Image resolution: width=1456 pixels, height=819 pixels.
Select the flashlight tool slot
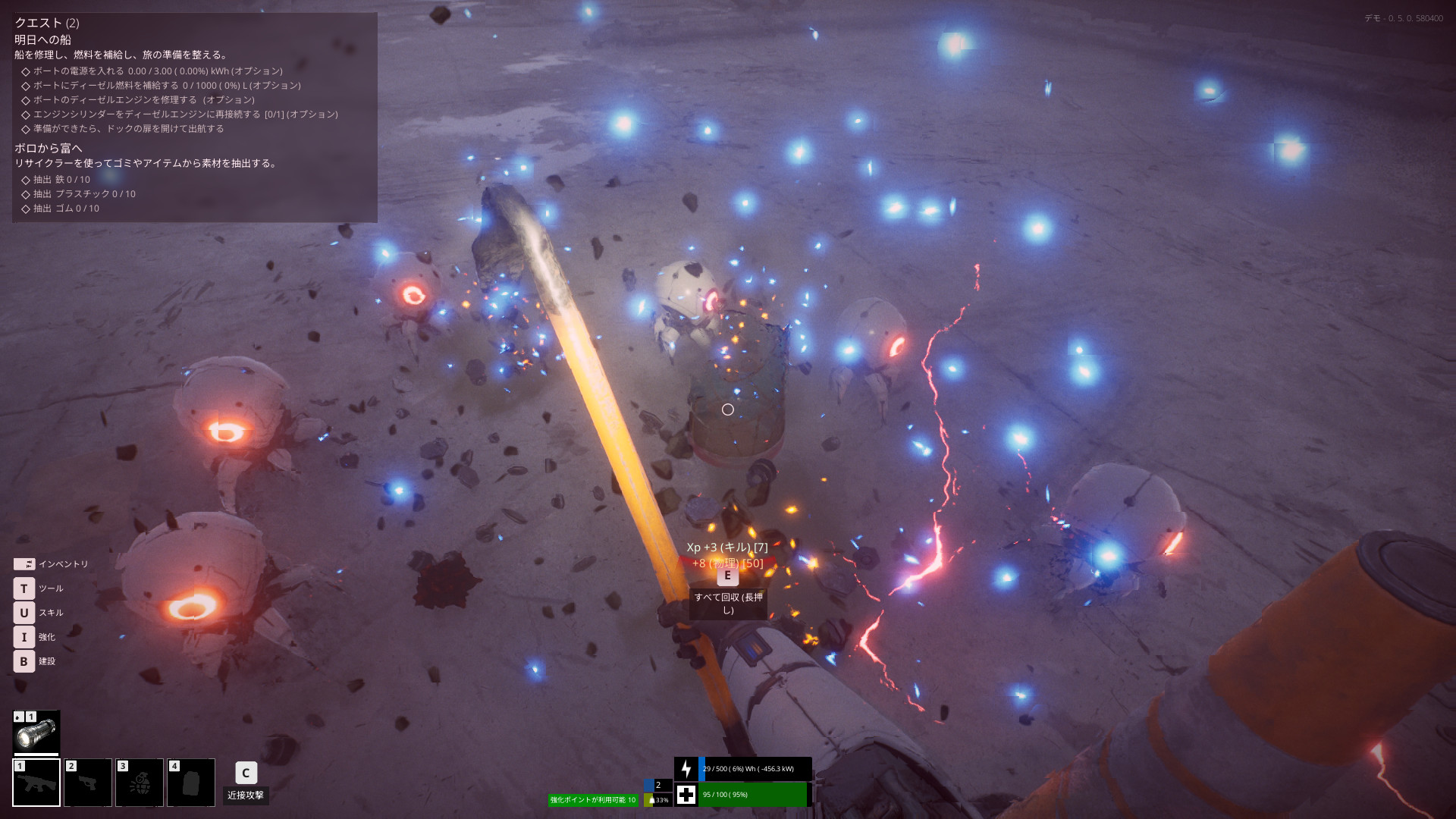[x=36, y=733]
